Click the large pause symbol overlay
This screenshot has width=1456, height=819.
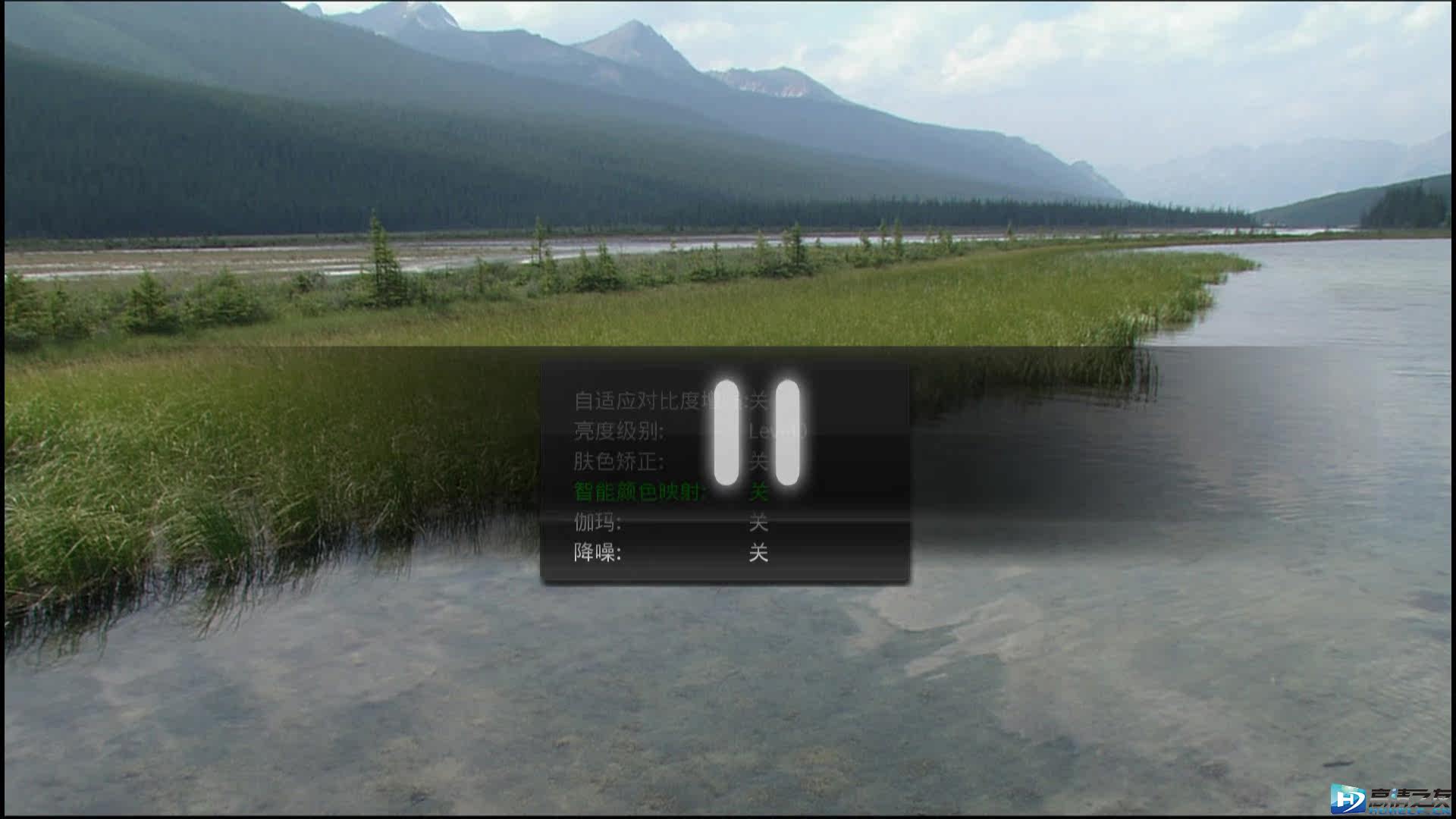coord(757,433)
